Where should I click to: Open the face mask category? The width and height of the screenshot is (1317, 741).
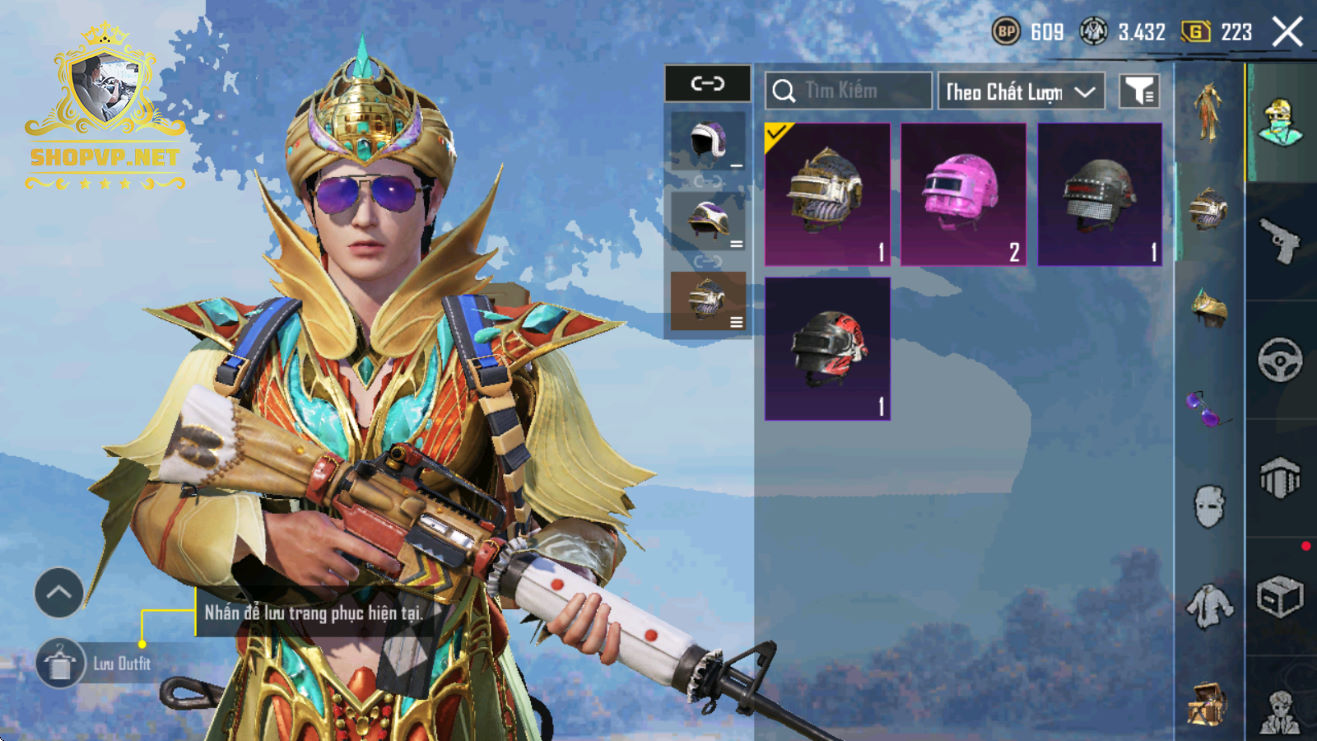click(1209, 506)
